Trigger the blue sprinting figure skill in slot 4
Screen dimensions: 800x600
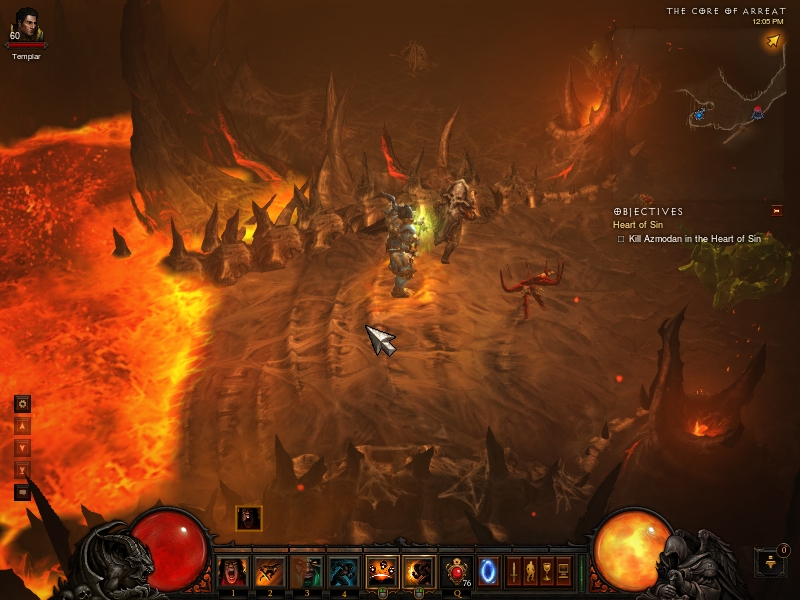[x=343, y=572]
